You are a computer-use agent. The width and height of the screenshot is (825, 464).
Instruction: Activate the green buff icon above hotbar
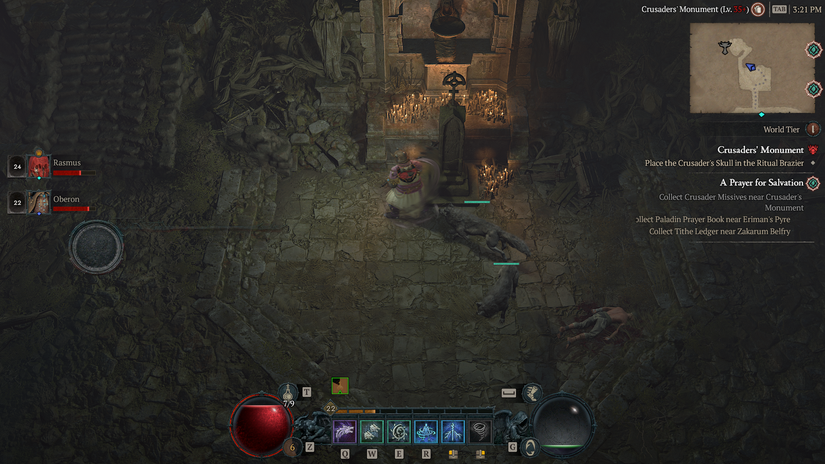pyautogui.click(x=340, y=385)
